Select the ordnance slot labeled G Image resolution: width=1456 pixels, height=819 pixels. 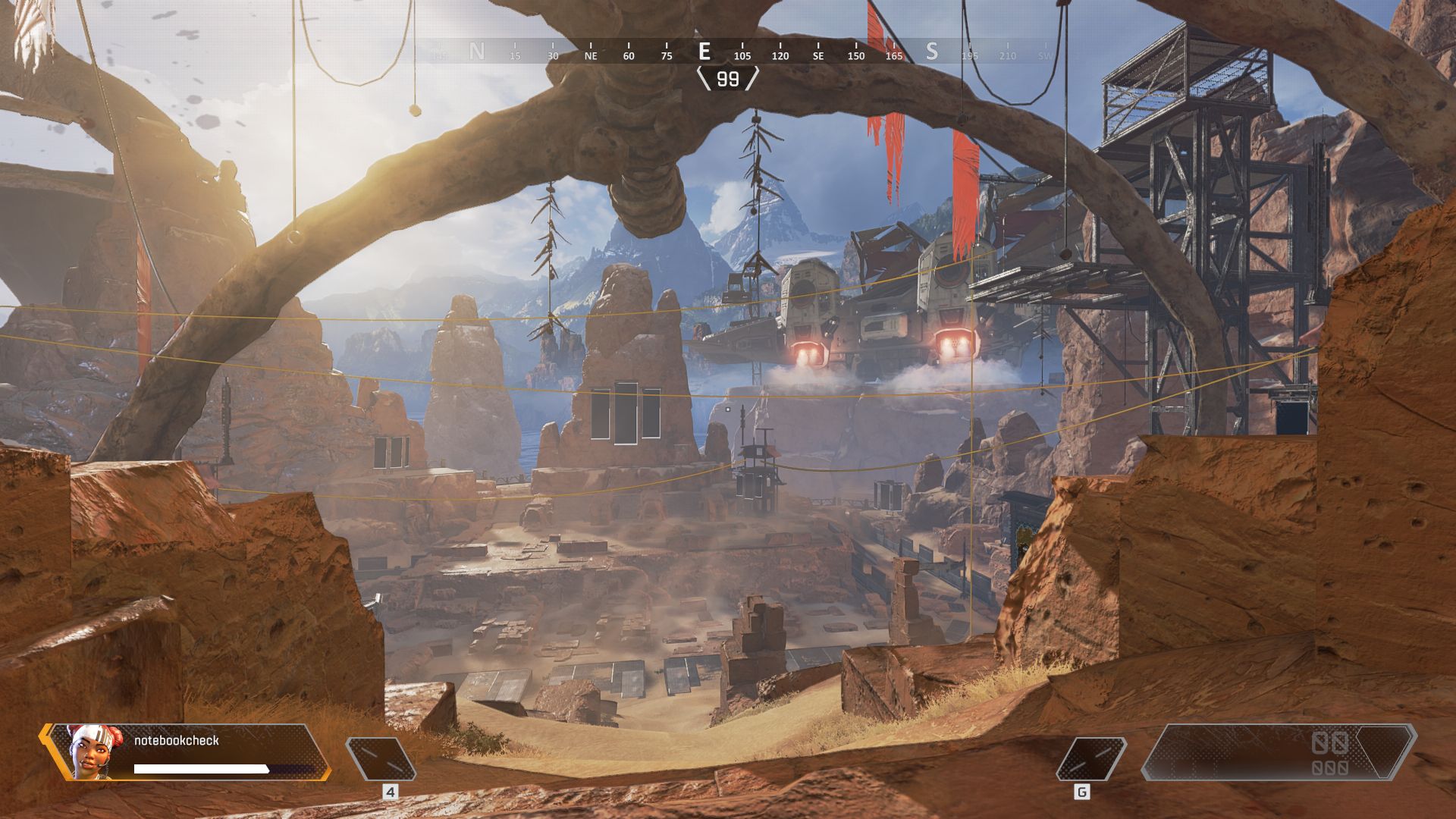click(x=1090, y=758)
